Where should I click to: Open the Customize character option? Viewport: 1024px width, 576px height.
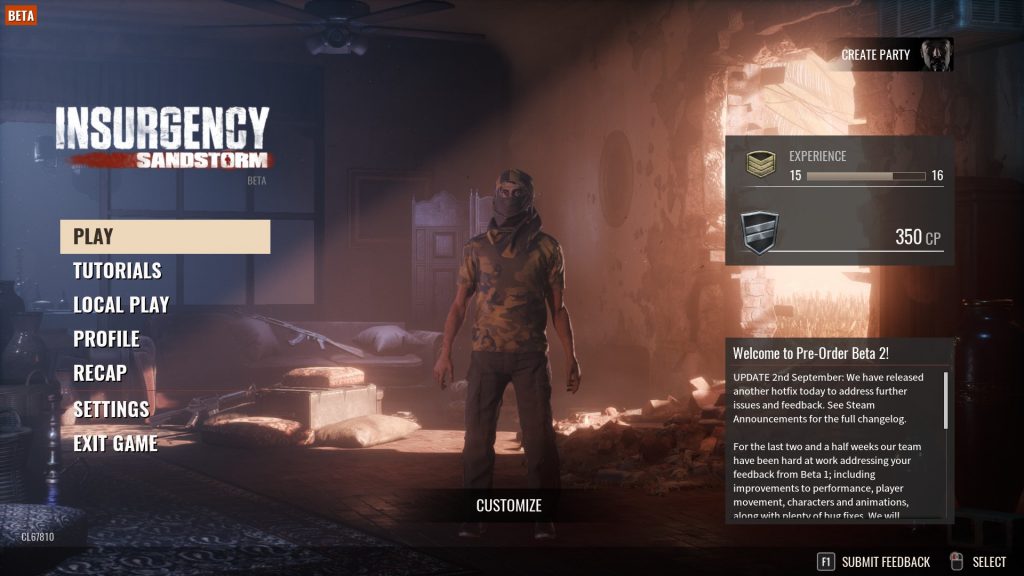509,506
